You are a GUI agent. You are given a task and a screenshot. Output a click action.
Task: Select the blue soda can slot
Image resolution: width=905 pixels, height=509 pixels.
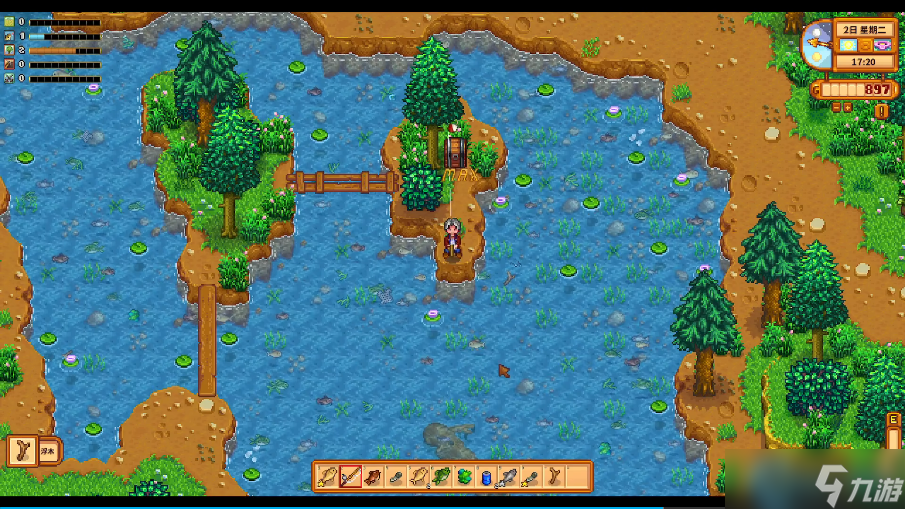coord(487,477)
